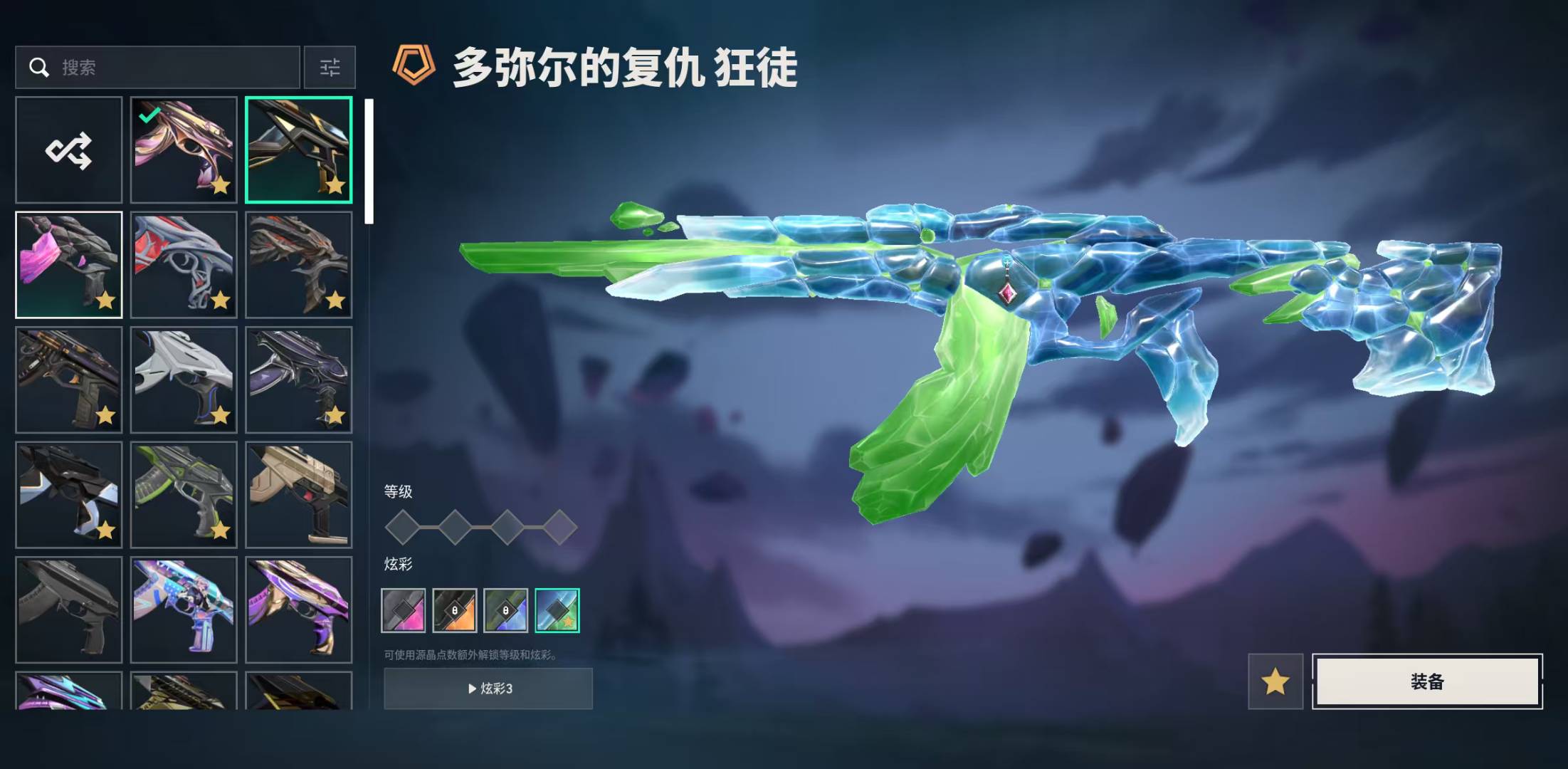
Task: Equip the skin with 装备 button
Action: tap(1427, 681)
